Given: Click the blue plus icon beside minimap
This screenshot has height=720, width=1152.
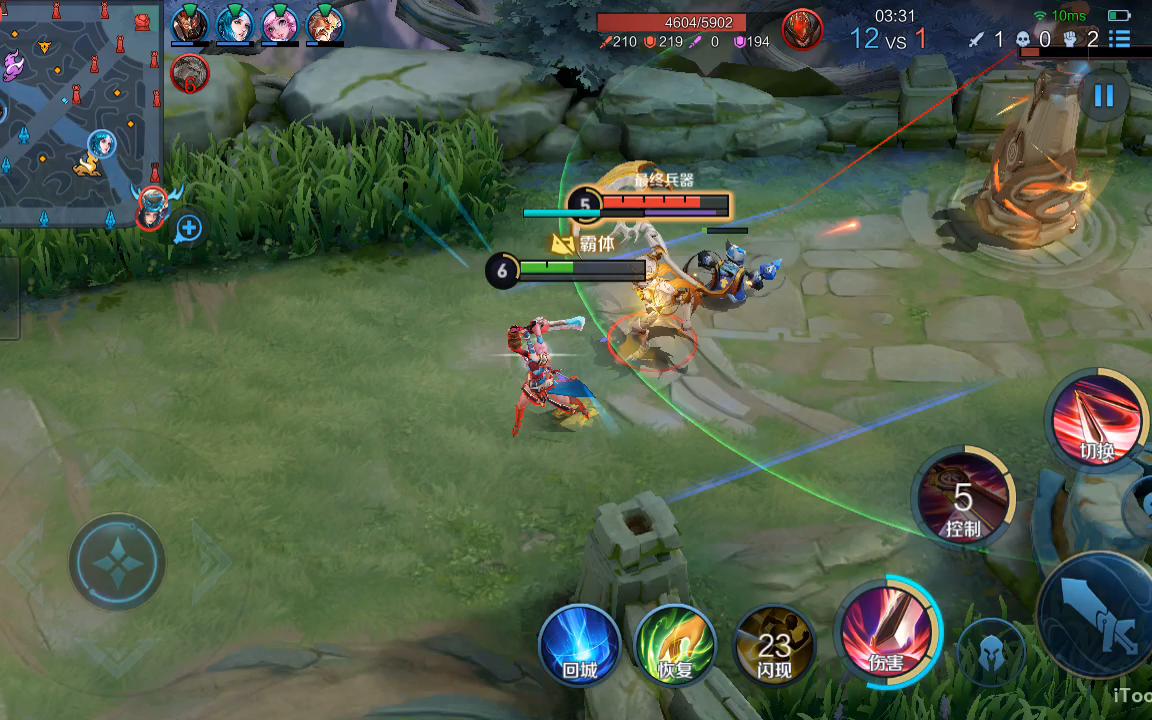Looking at the screenshot, I should (188, 229).
